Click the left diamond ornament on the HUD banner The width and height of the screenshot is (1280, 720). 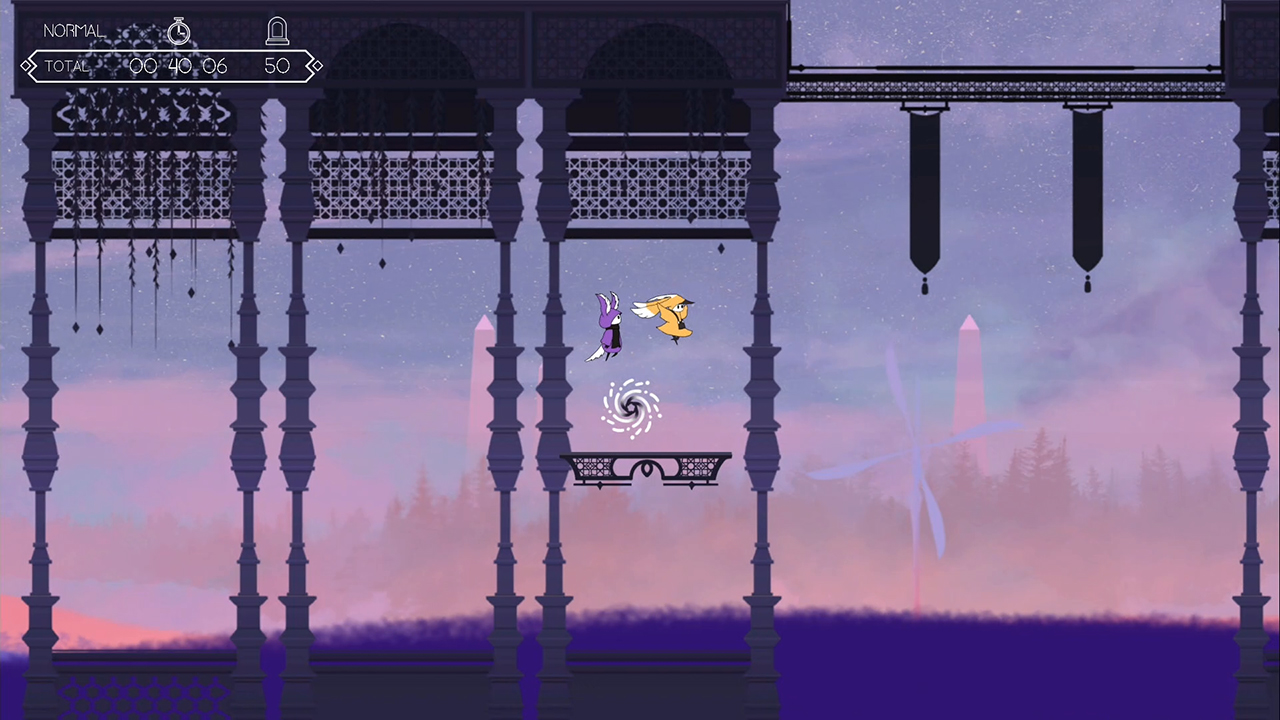click(x=27, y=65)
